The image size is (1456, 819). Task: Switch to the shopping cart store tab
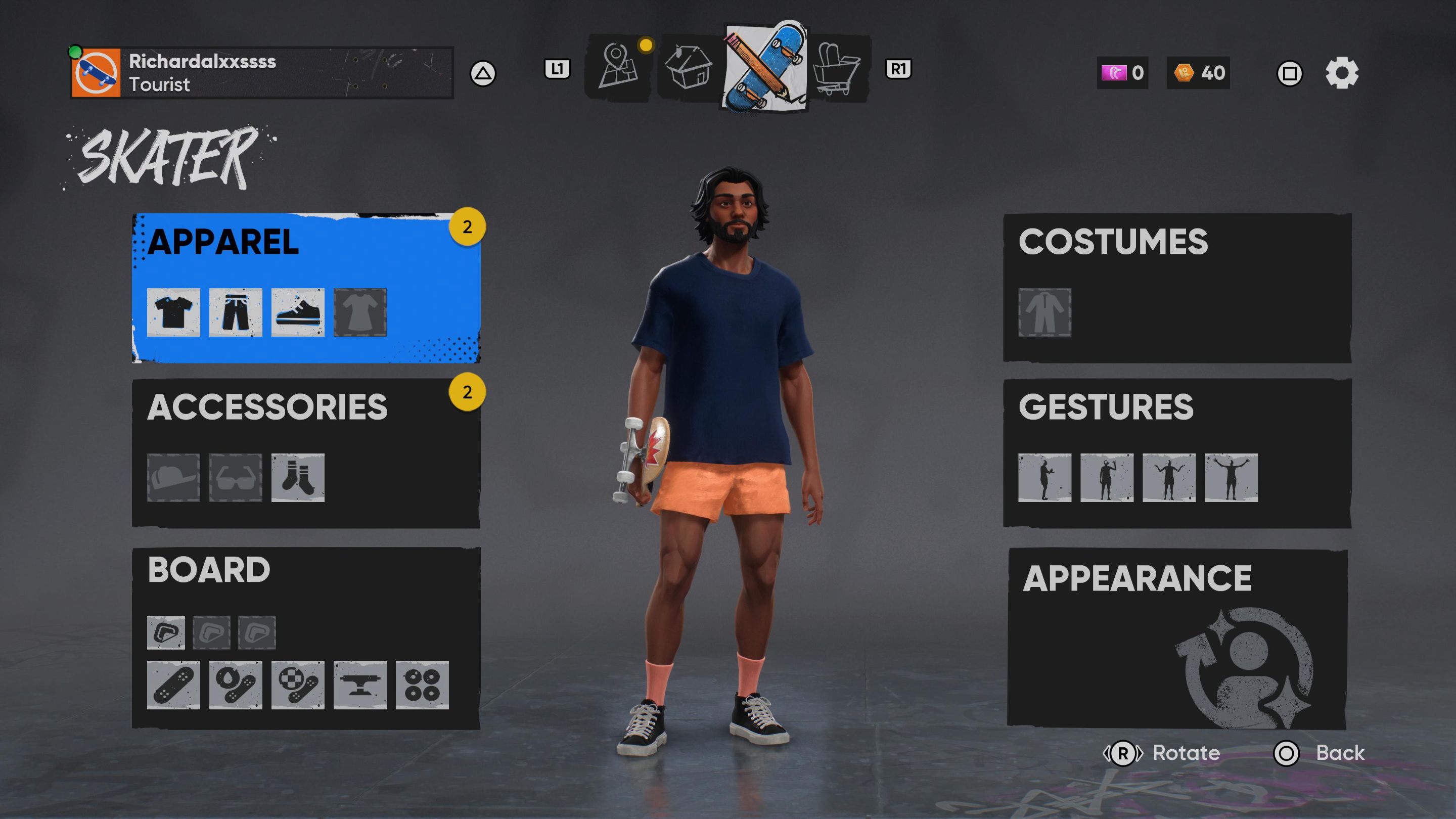click(838, 69)
